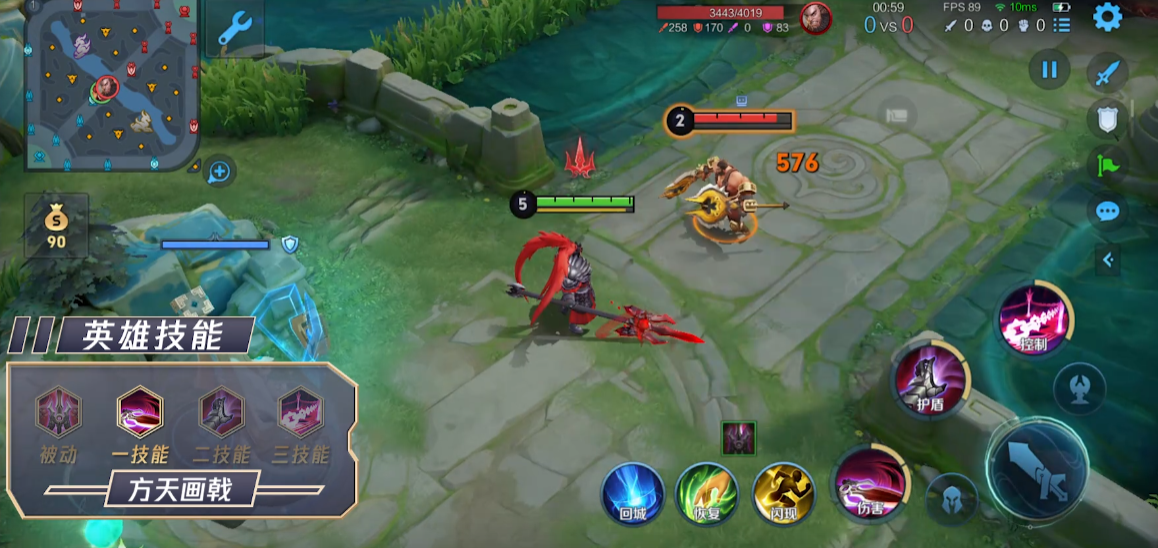Open the settings gear menu
This screenshot has height=548, width=1158.
coord(1107,17)
